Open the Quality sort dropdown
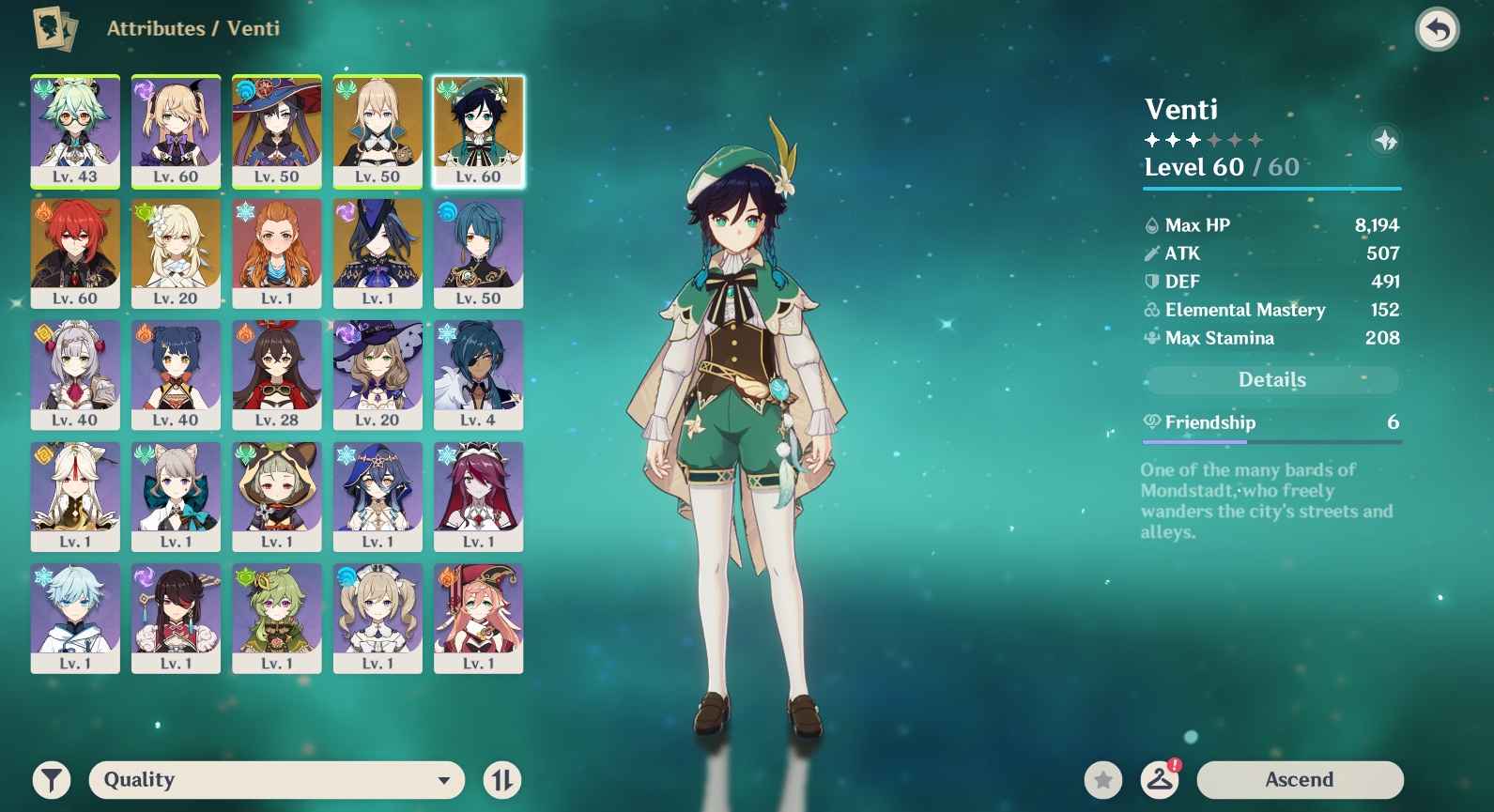This screenshot has width=1494, height=812. click(x=276, y=779)
